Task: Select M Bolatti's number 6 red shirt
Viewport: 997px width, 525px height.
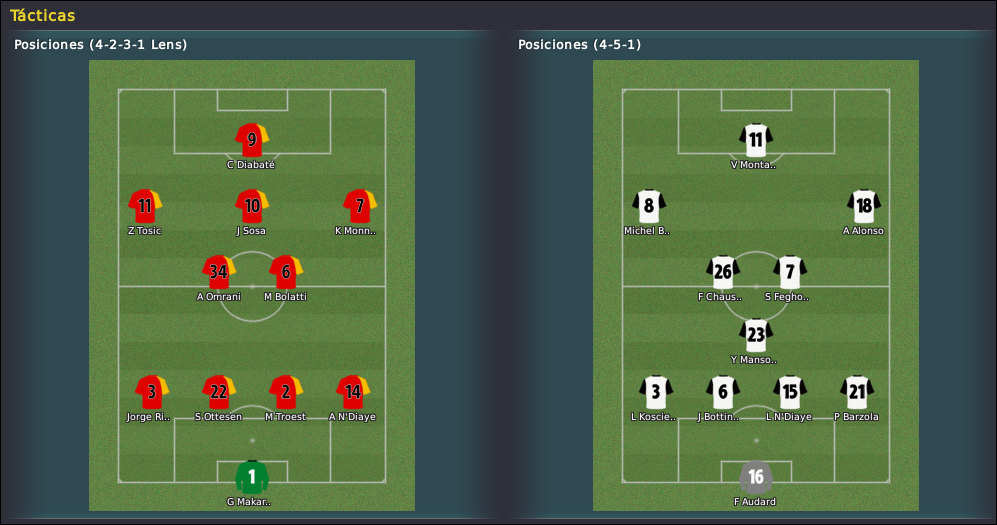Action: coord(286,272)
